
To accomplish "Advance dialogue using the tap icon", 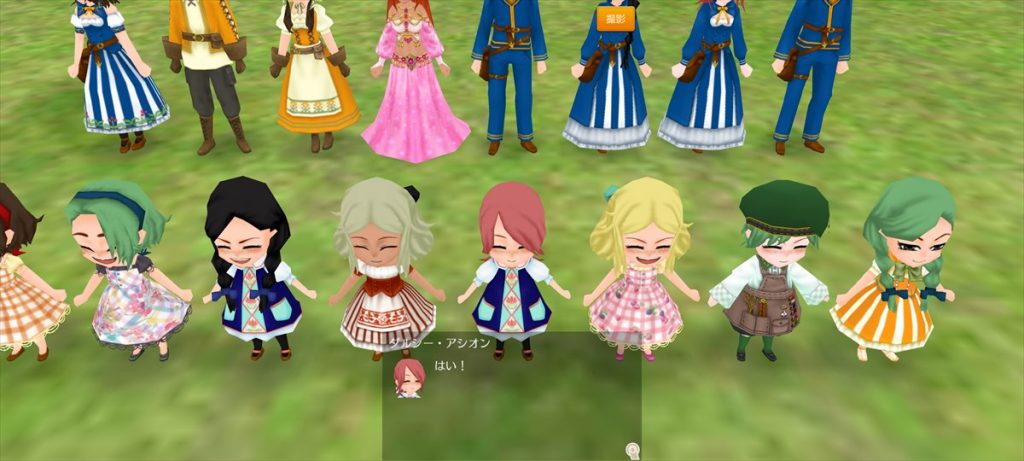I will click(632, 450).
